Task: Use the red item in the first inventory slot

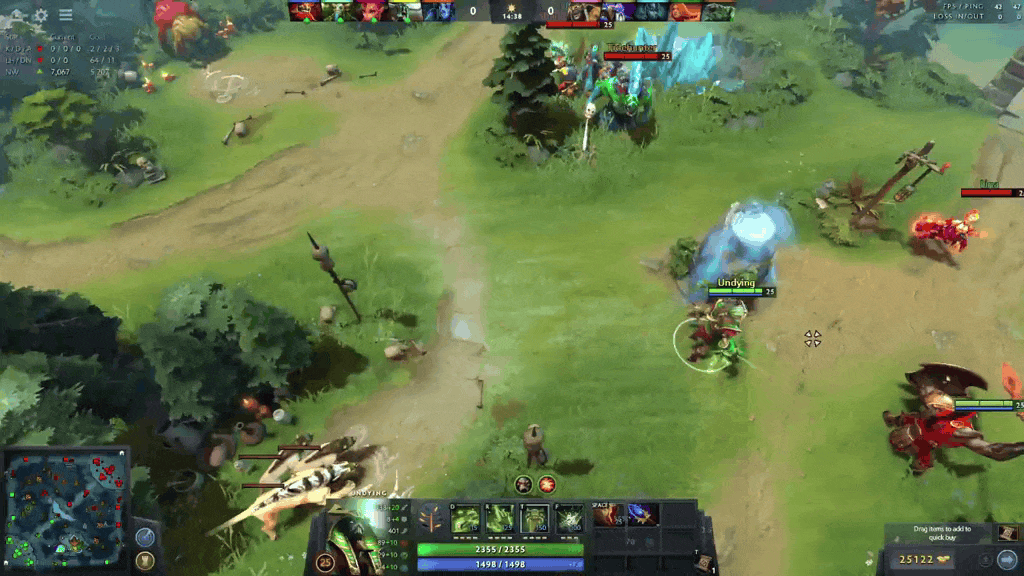Action: pos(609,515)
